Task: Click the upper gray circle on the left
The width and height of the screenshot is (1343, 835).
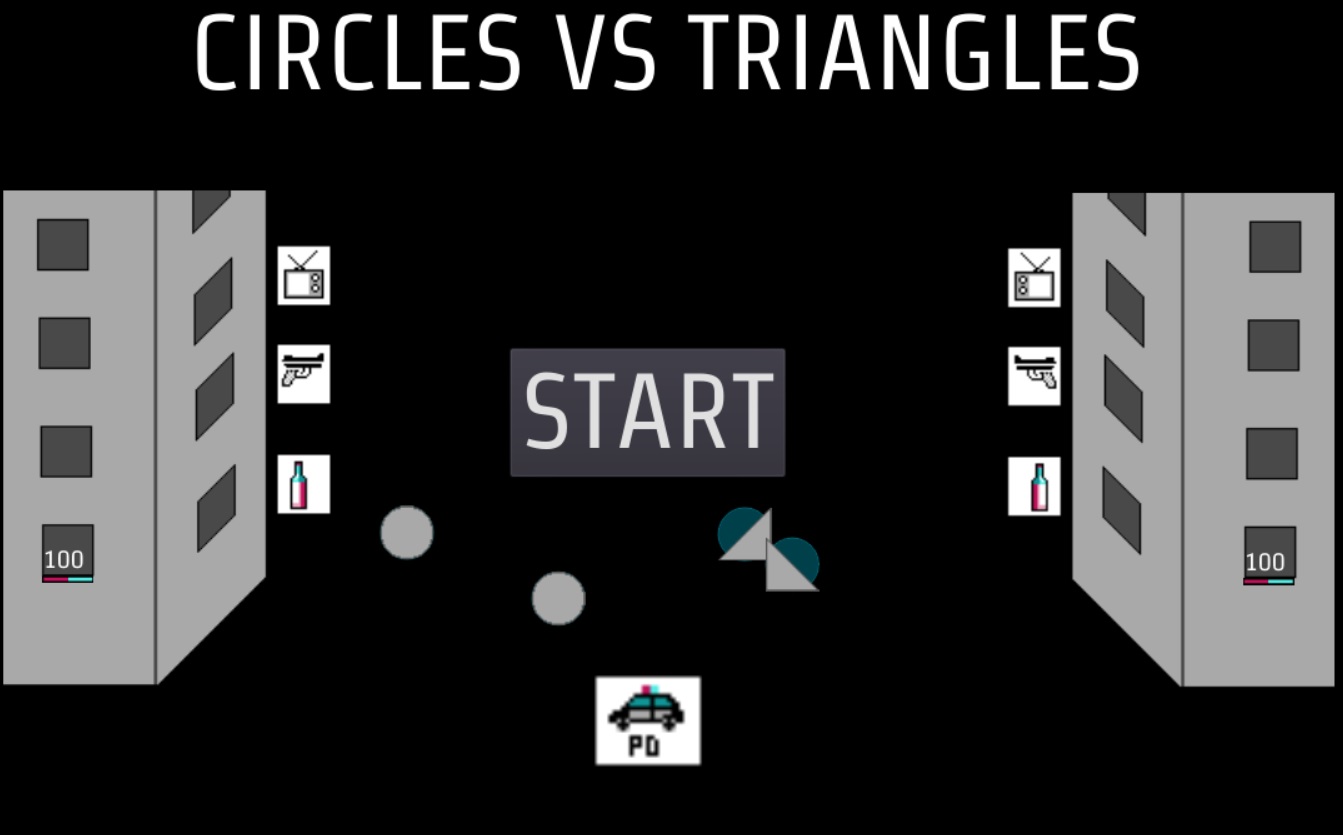Action: coord(406,534)
